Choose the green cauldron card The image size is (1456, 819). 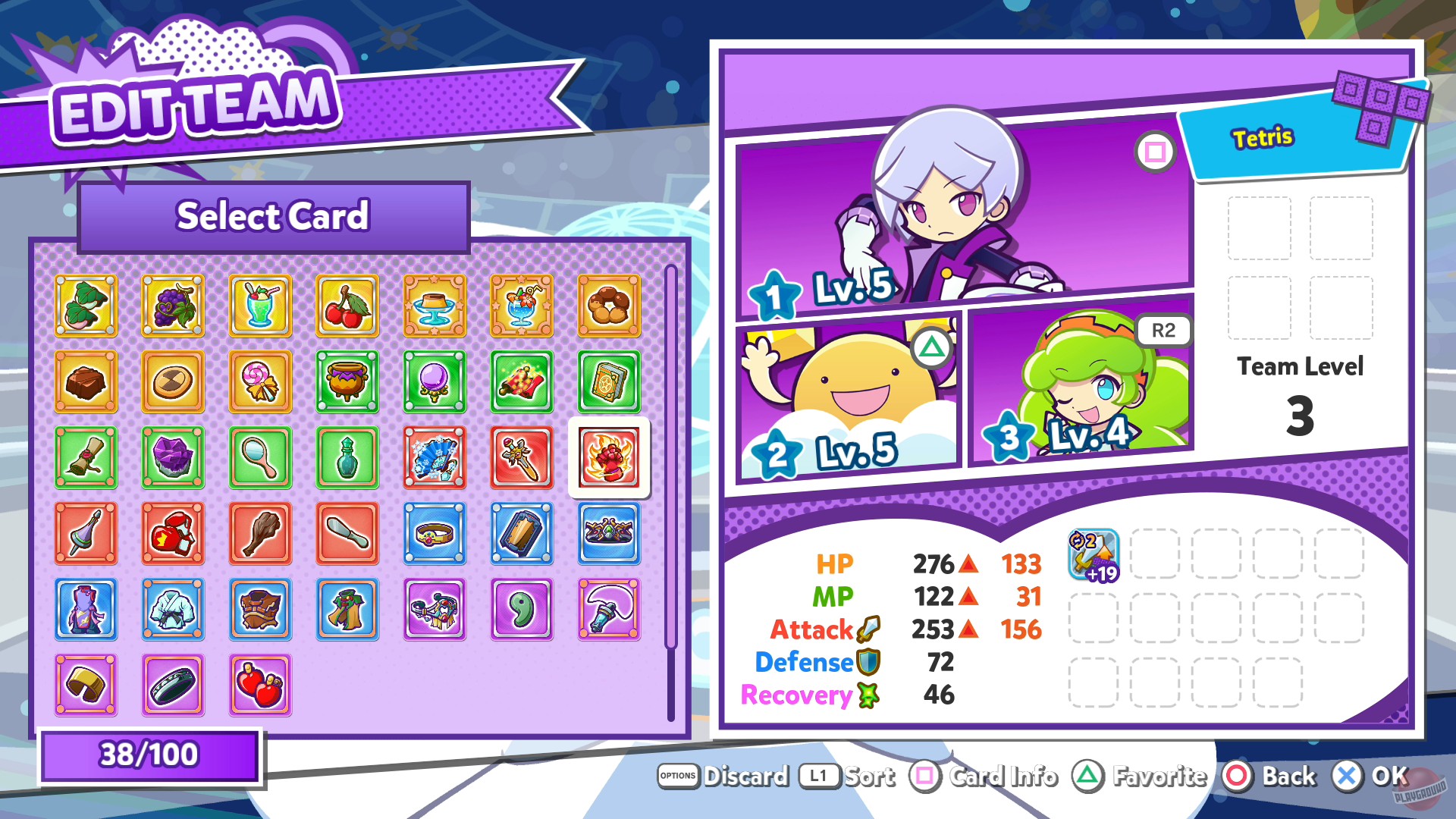pyautogui.click(x=347, y=382)
